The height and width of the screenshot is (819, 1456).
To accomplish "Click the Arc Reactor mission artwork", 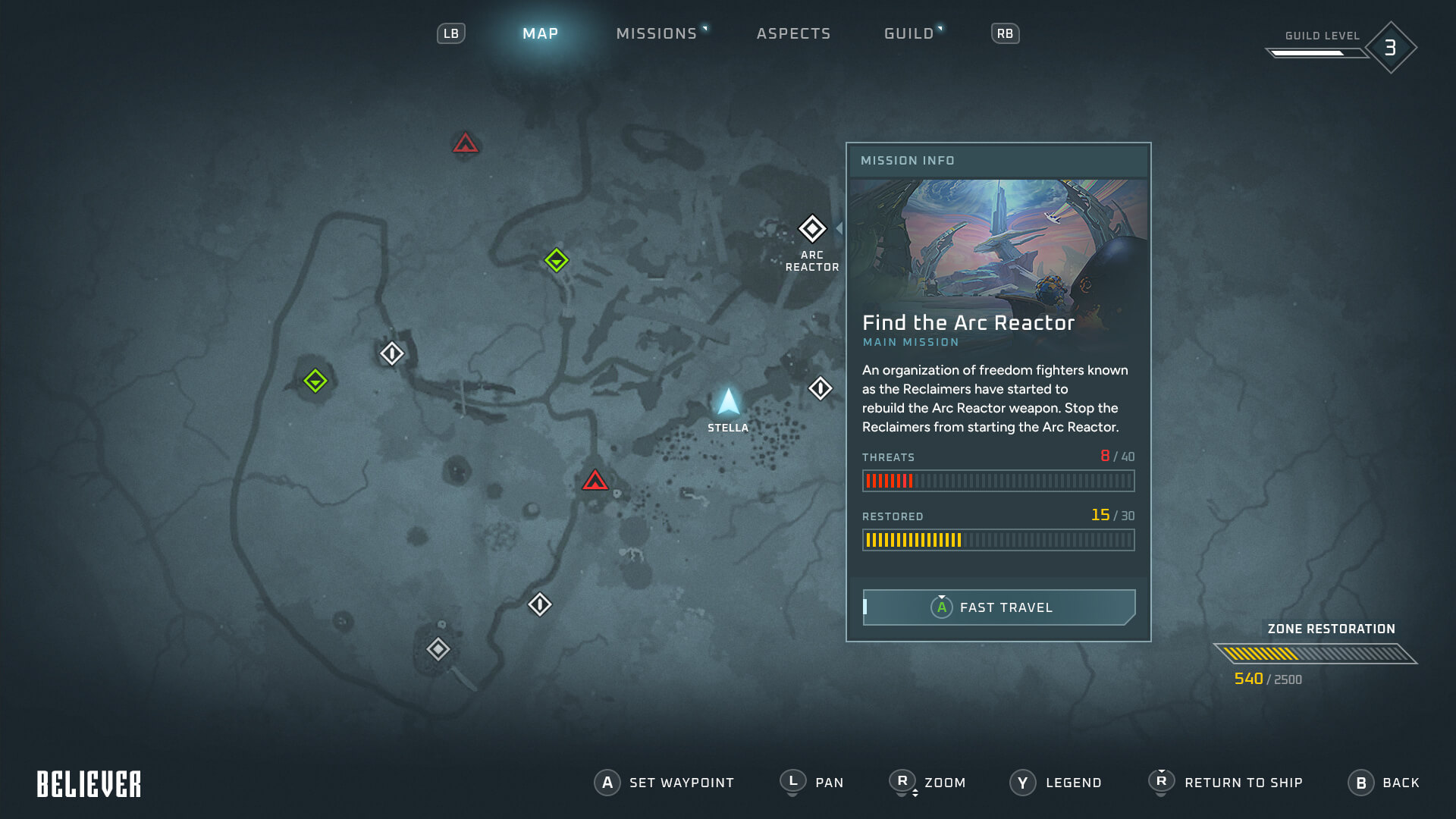I will (x=998, y=243).
